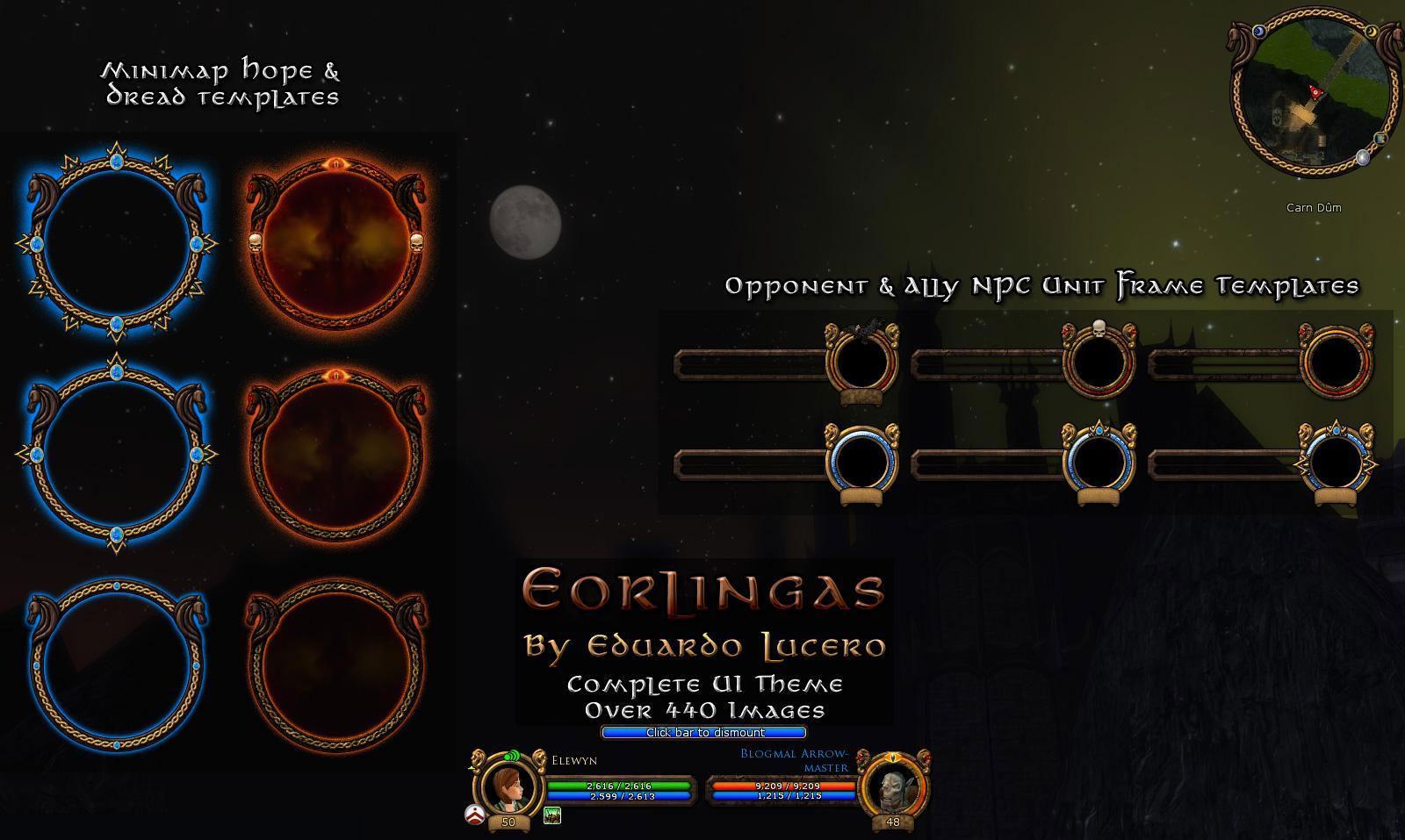
Task: Click Elewyn's red class crest icon
Action: coord(475,814)
